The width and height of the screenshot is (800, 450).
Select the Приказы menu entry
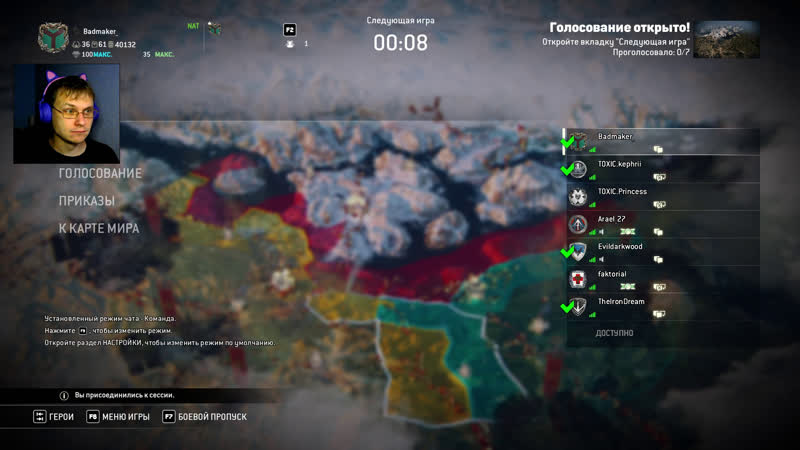point(86,200)
